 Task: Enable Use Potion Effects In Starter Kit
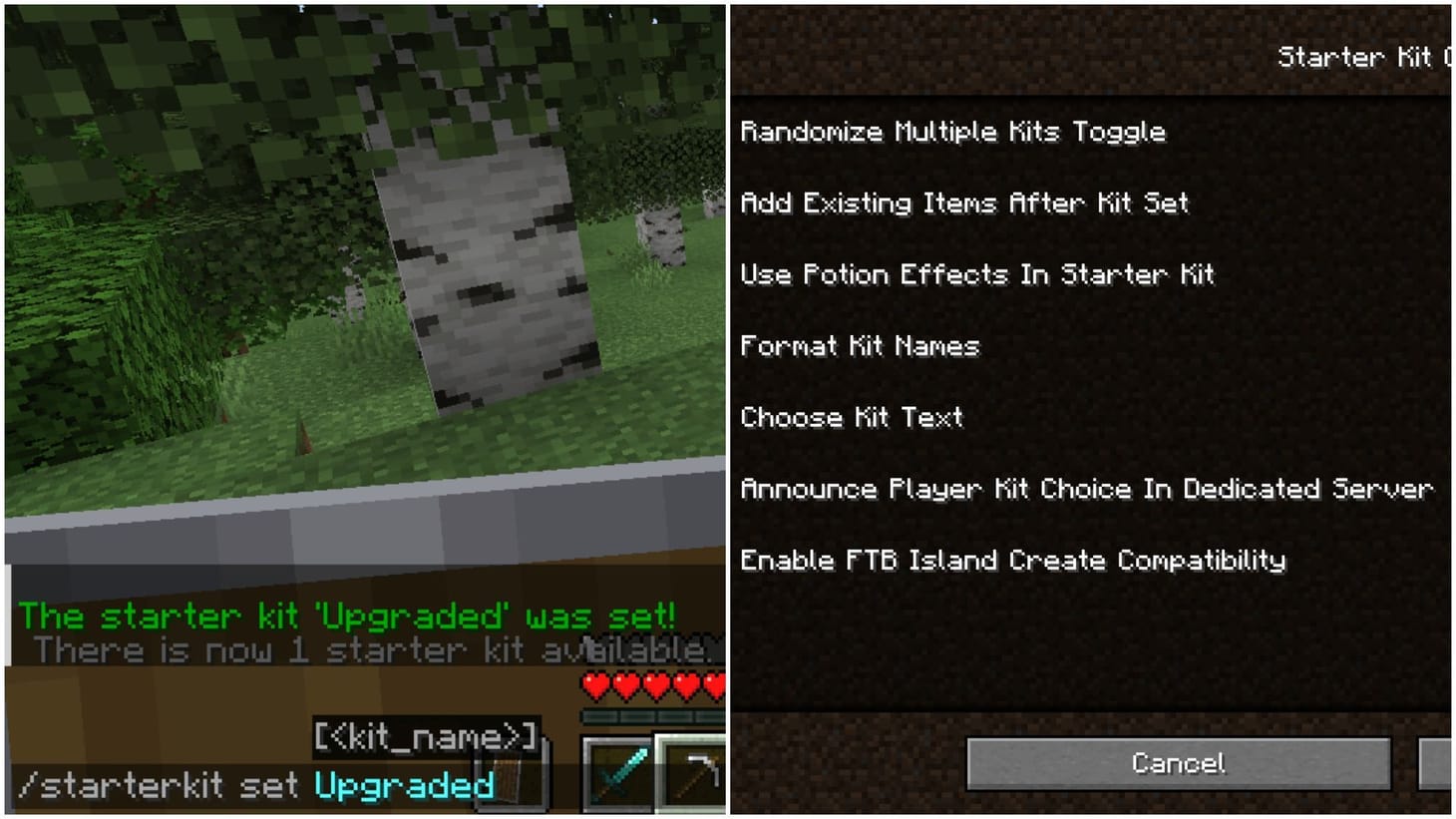pos(977,274)
